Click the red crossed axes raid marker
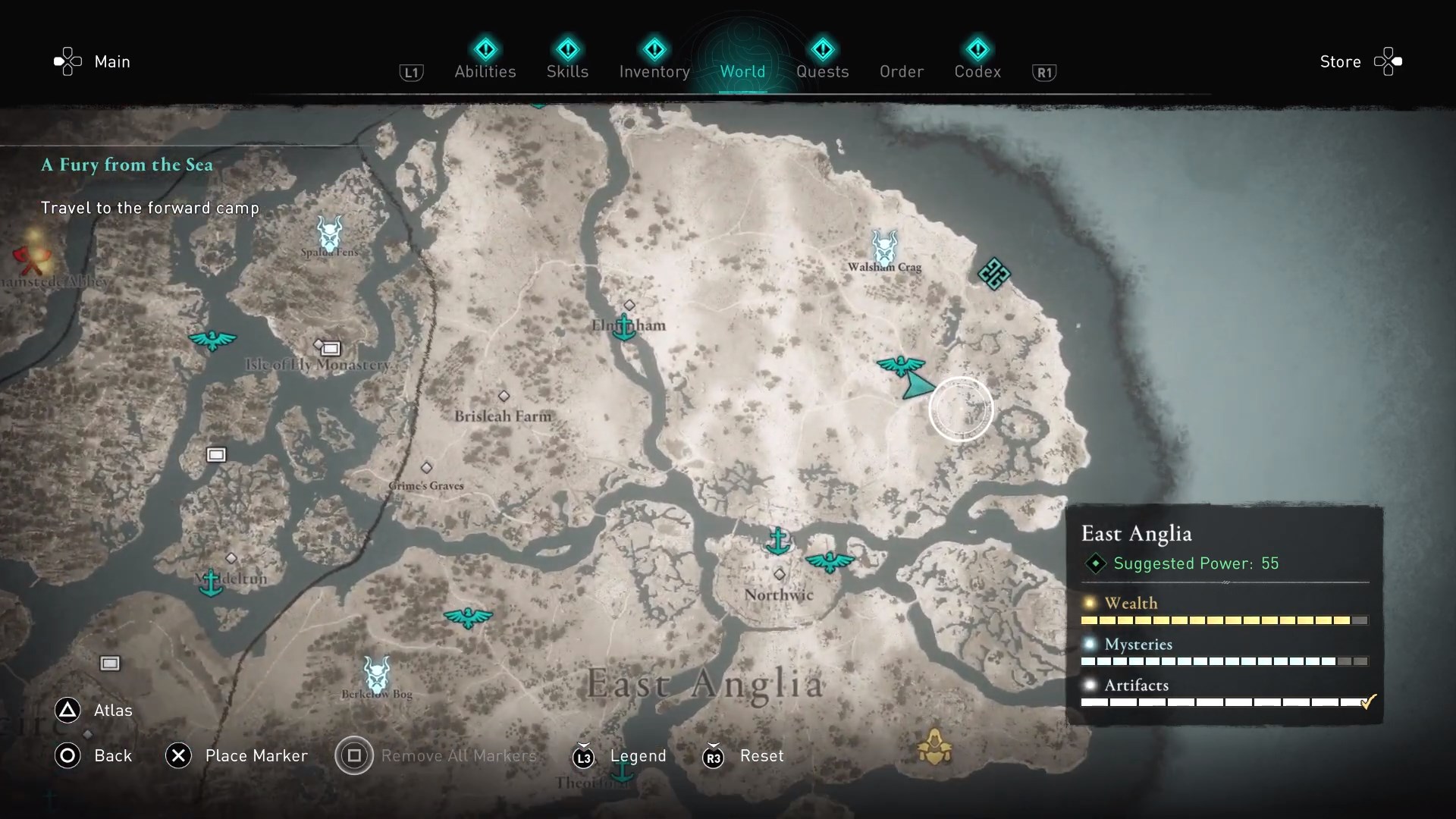The width and height of the screenshot is (1456, 819). (32, 258)
